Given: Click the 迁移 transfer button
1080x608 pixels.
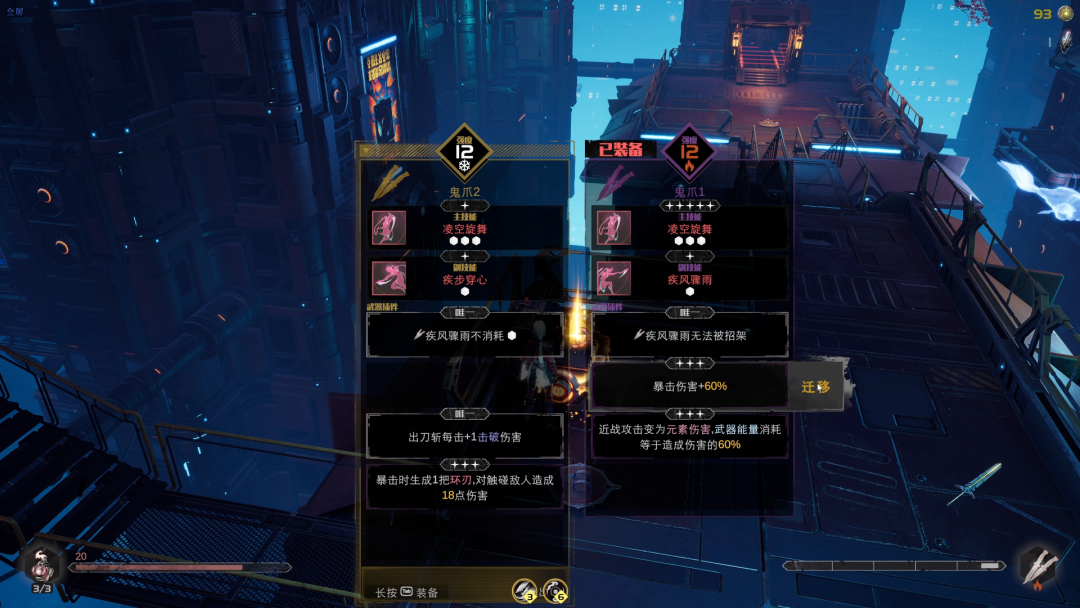Looking at the screenshot, I should pos(815,387).
